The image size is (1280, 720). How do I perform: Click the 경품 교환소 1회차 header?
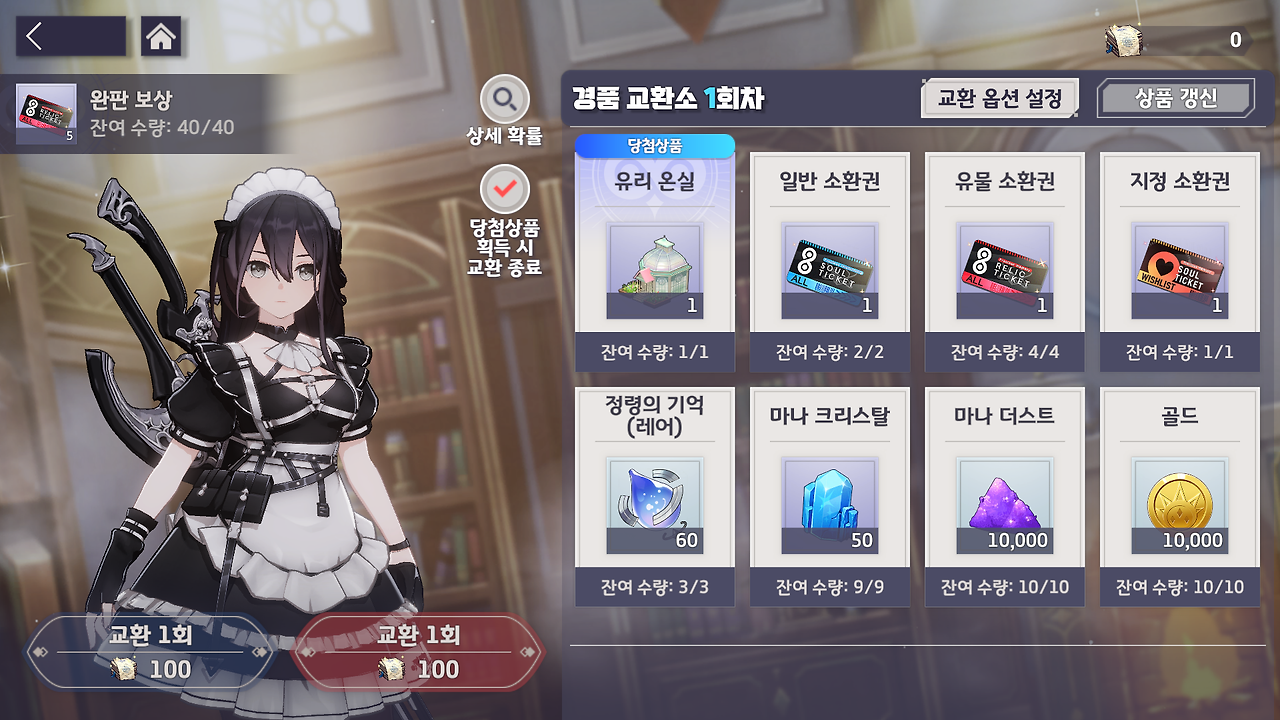[x=668, y=96]
